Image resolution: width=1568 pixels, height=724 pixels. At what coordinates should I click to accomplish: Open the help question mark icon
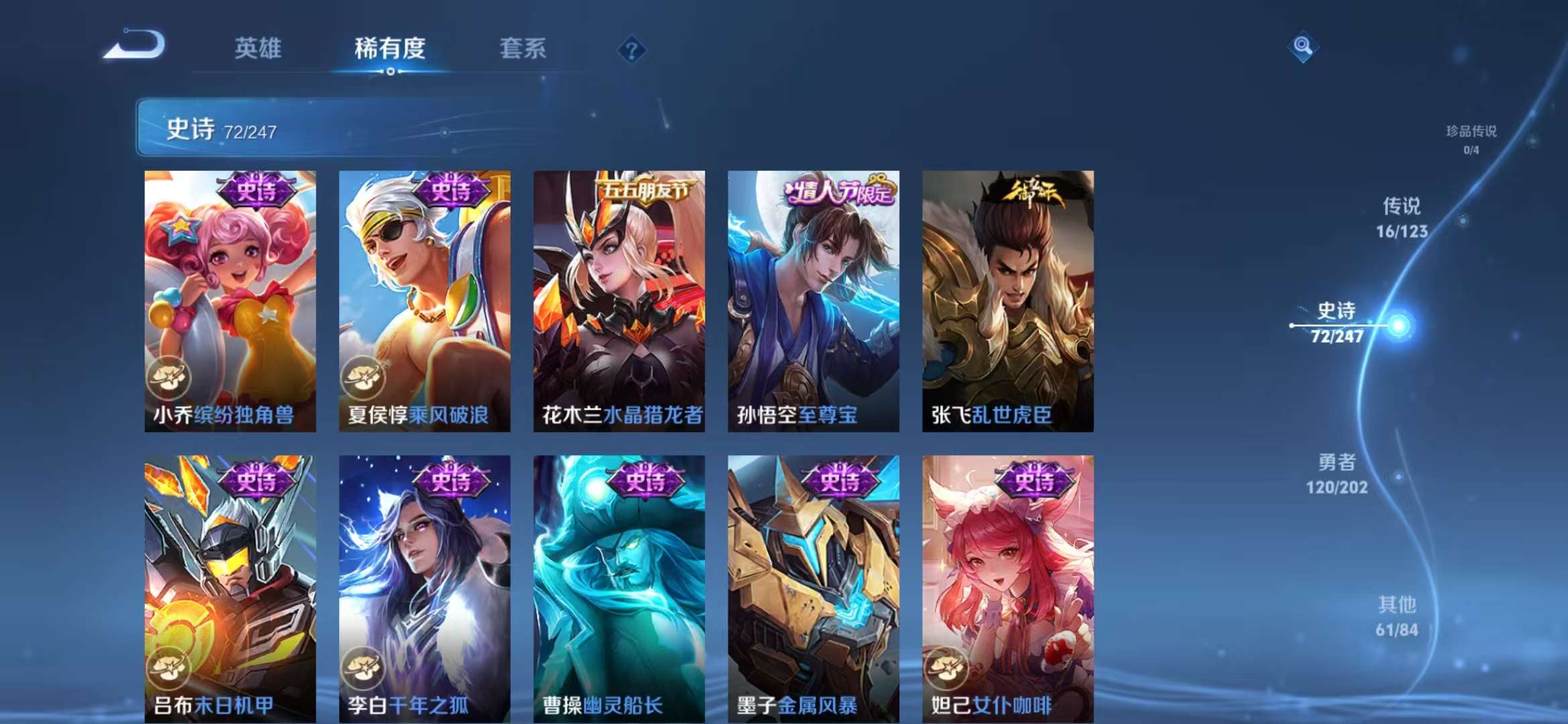click(633, 48)
